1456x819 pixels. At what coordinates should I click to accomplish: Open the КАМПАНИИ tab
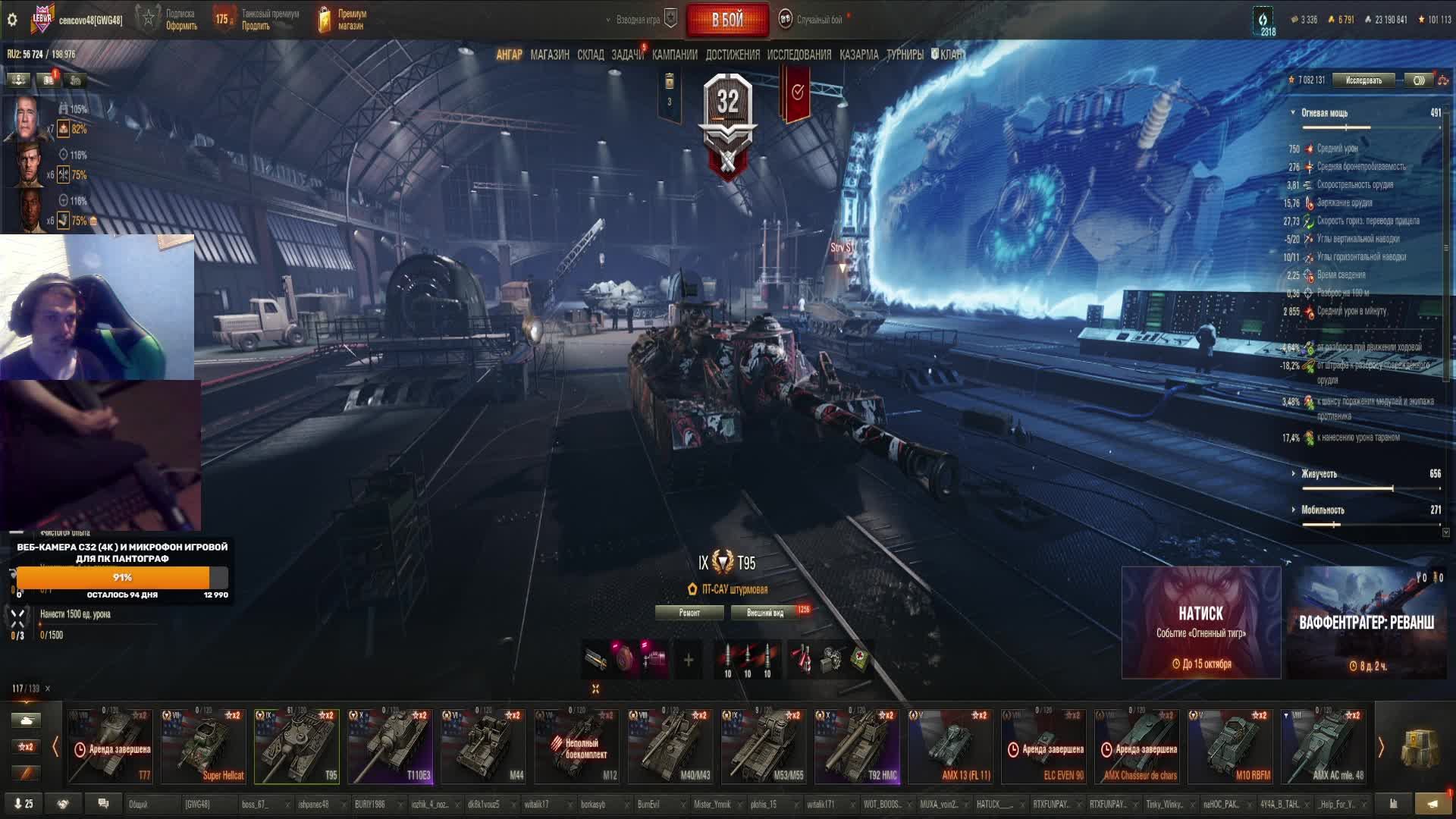(x=674, y=55)
